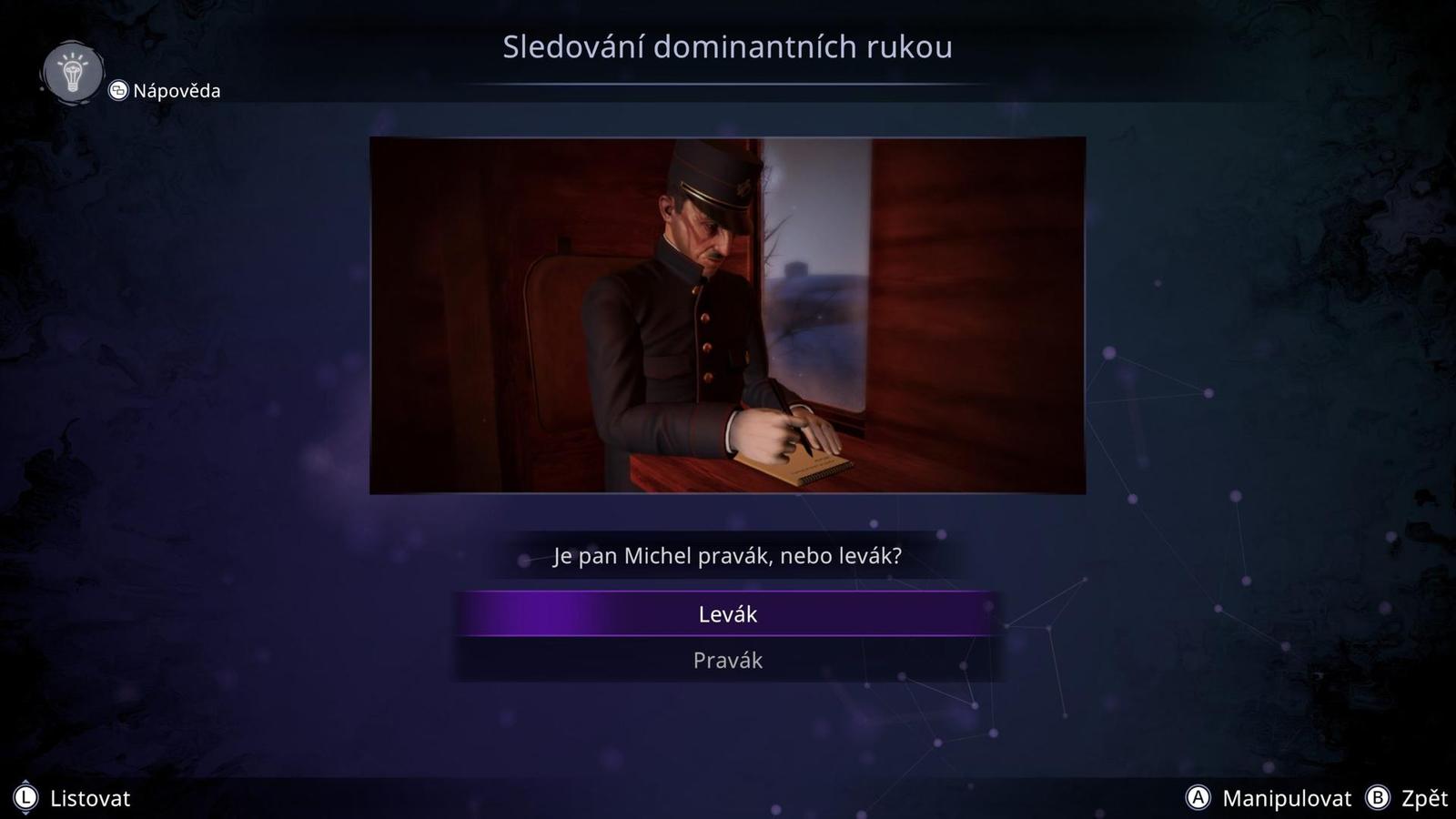Click the circled B button icon for Zpět
This screenshot has height=819, width=1456.
pyautogui.click(x=1380, y=799)
